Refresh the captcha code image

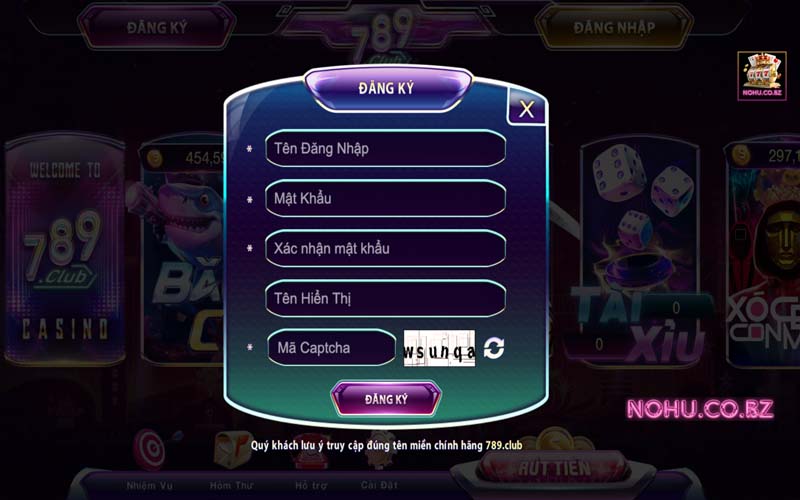click(494, 348)
